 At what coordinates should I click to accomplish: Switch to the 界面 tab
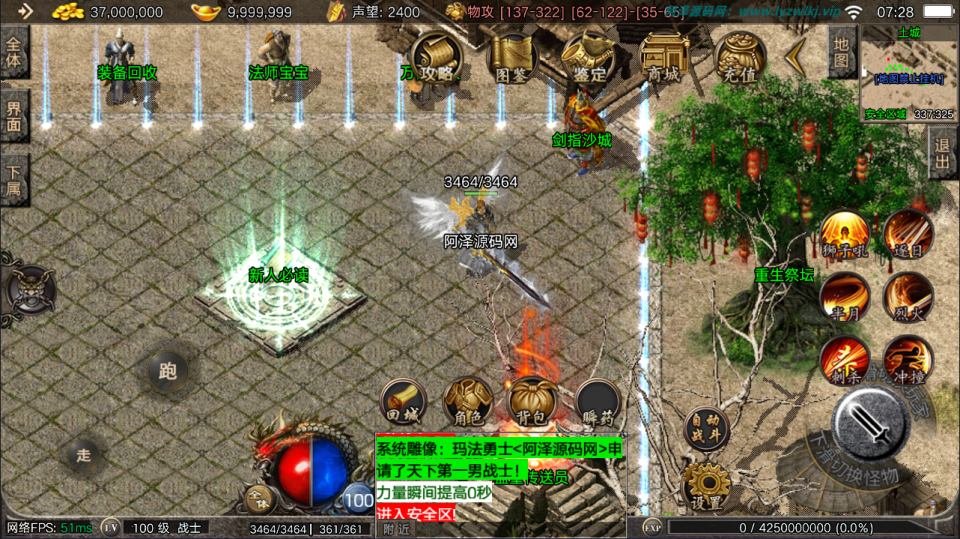(14, 117)
